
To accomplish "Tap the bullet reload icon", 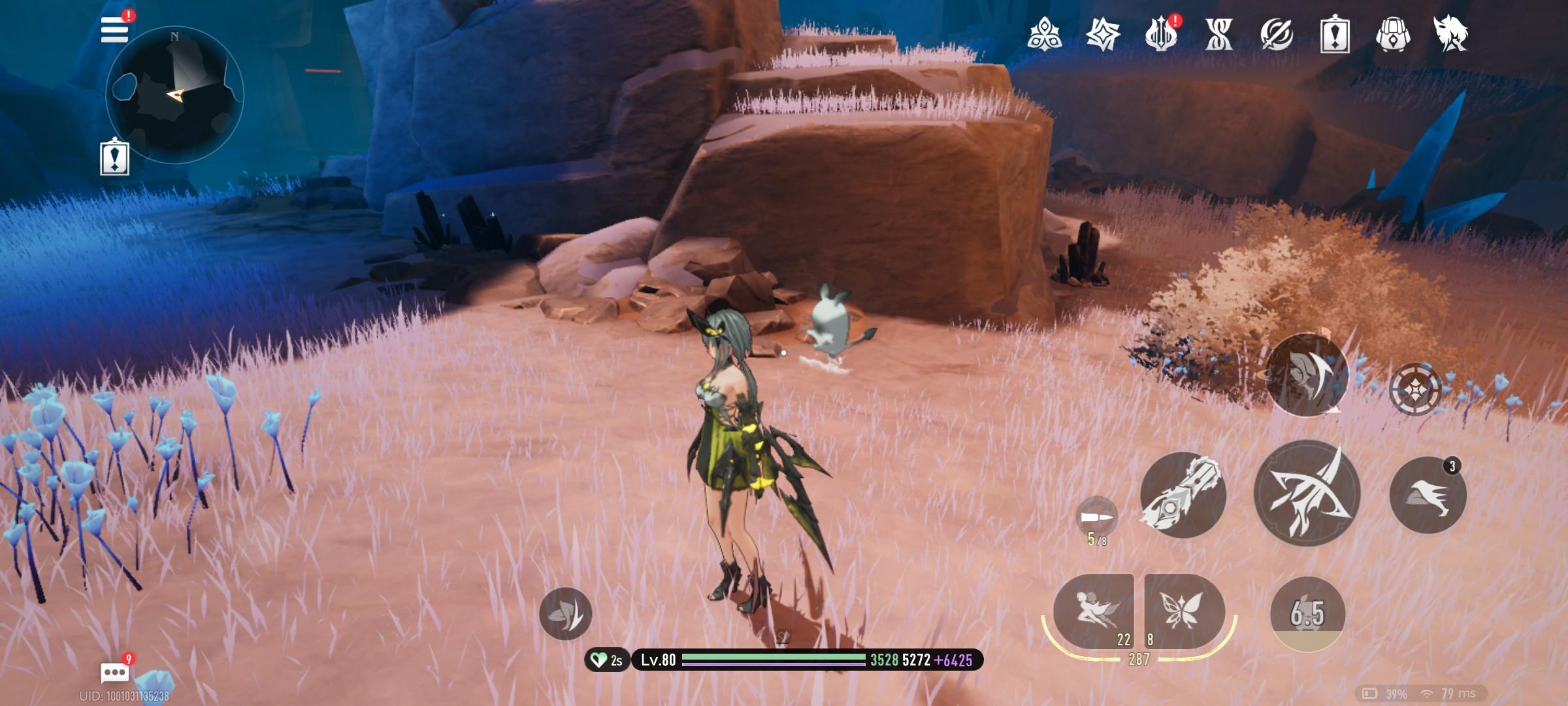I will 1096,517.
